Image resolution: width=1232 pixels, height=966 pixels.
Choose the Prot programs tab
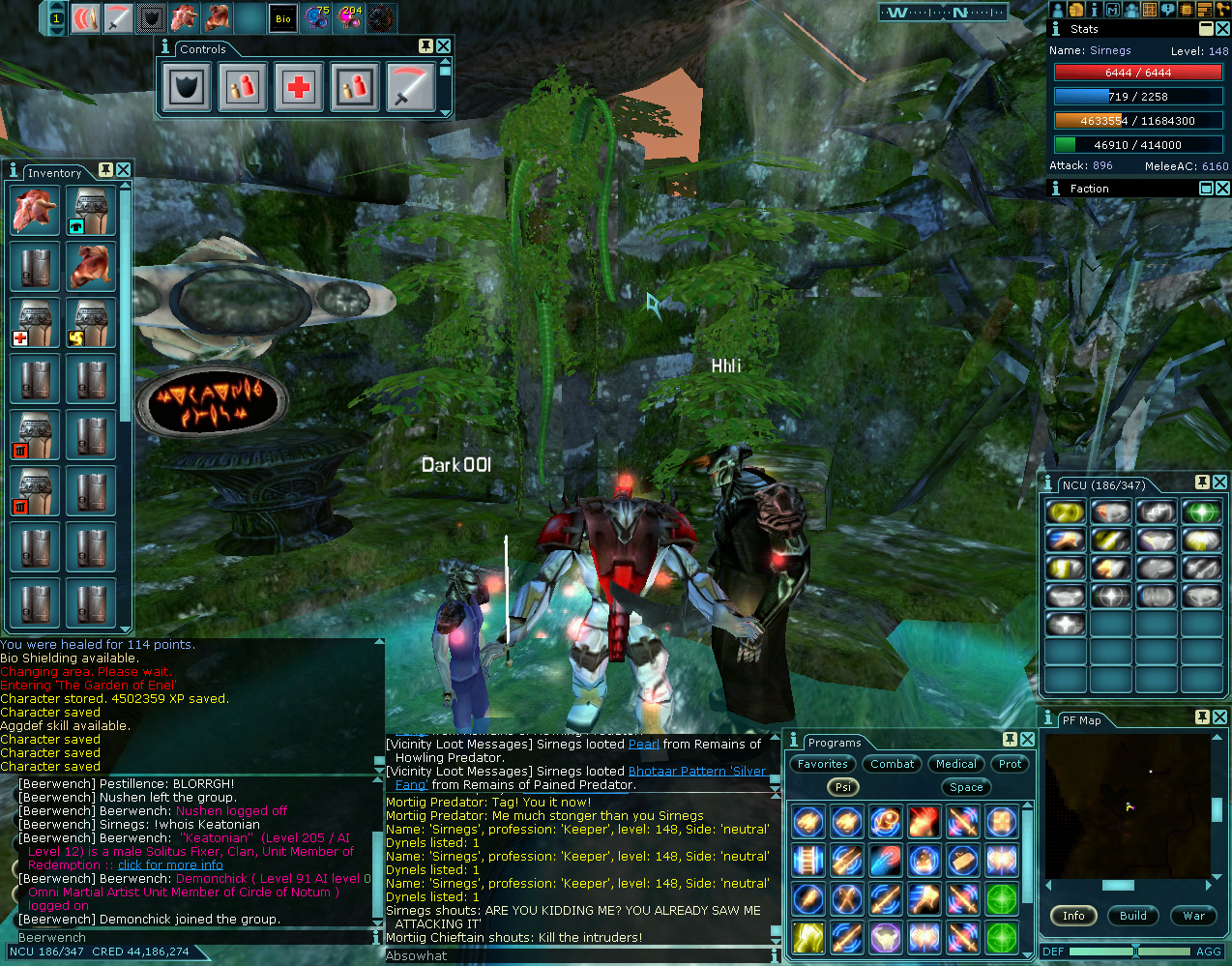tap(1011, 764)
